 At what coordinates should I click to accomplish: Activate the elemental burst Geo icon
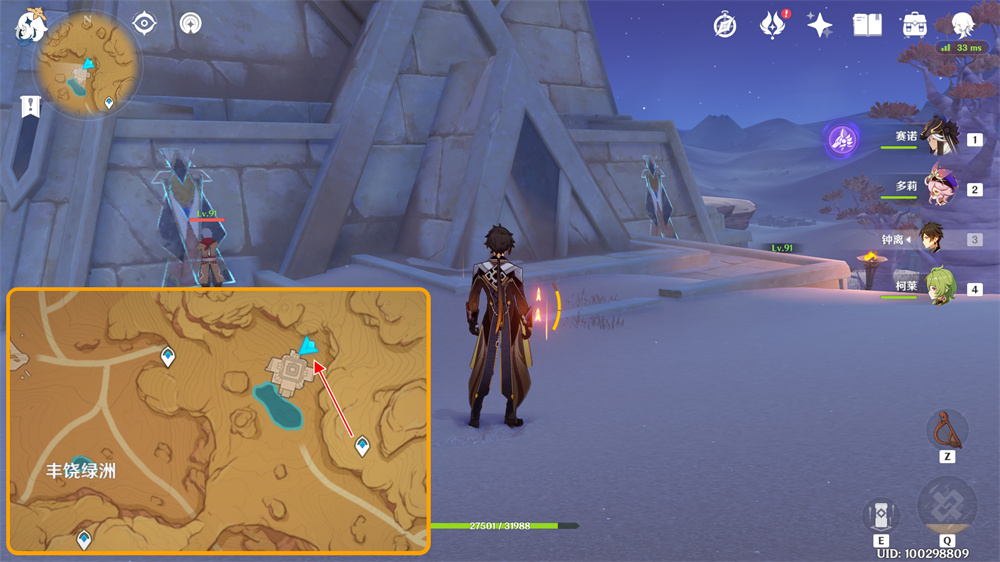click(x=946, y=505)
